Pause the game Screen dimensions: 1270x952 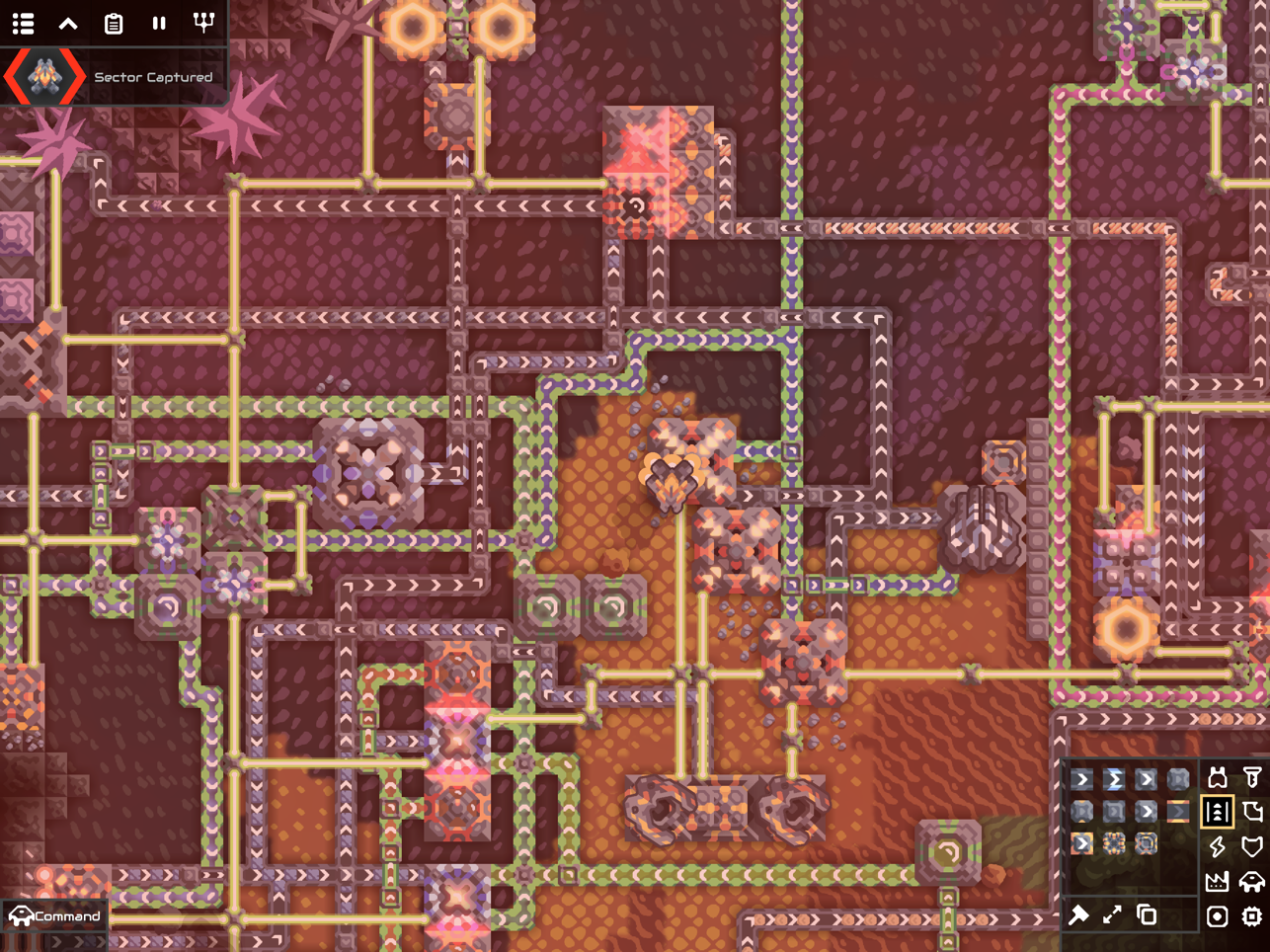coord(158,23)
